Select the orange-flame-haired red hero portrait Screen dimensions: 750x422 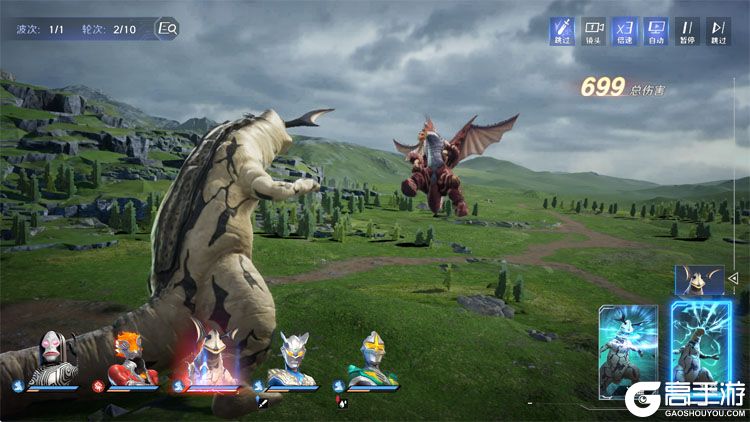click(x=130, y=360)
